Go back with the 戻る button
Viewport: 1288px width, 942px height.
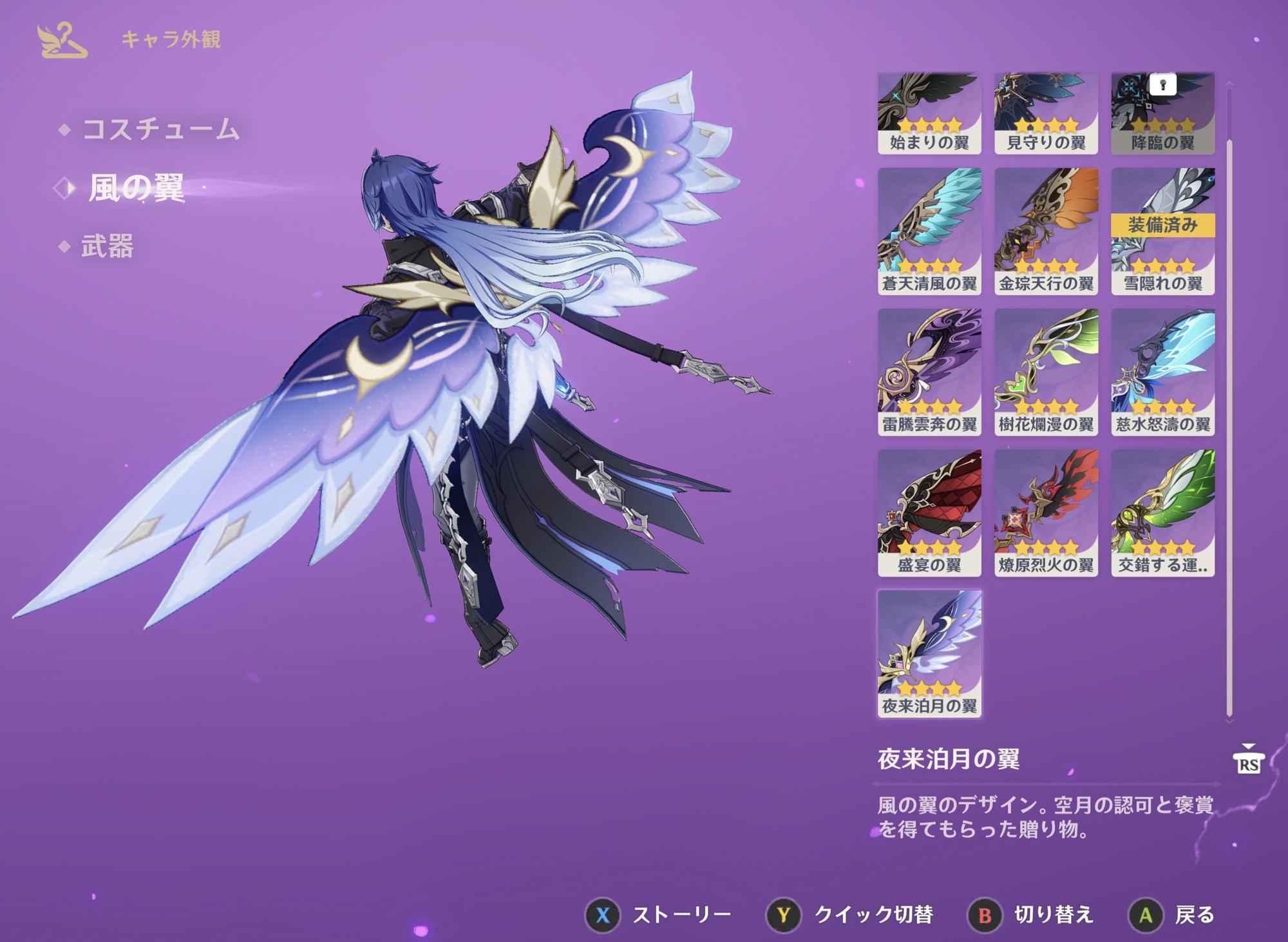tap(1172, 915)
